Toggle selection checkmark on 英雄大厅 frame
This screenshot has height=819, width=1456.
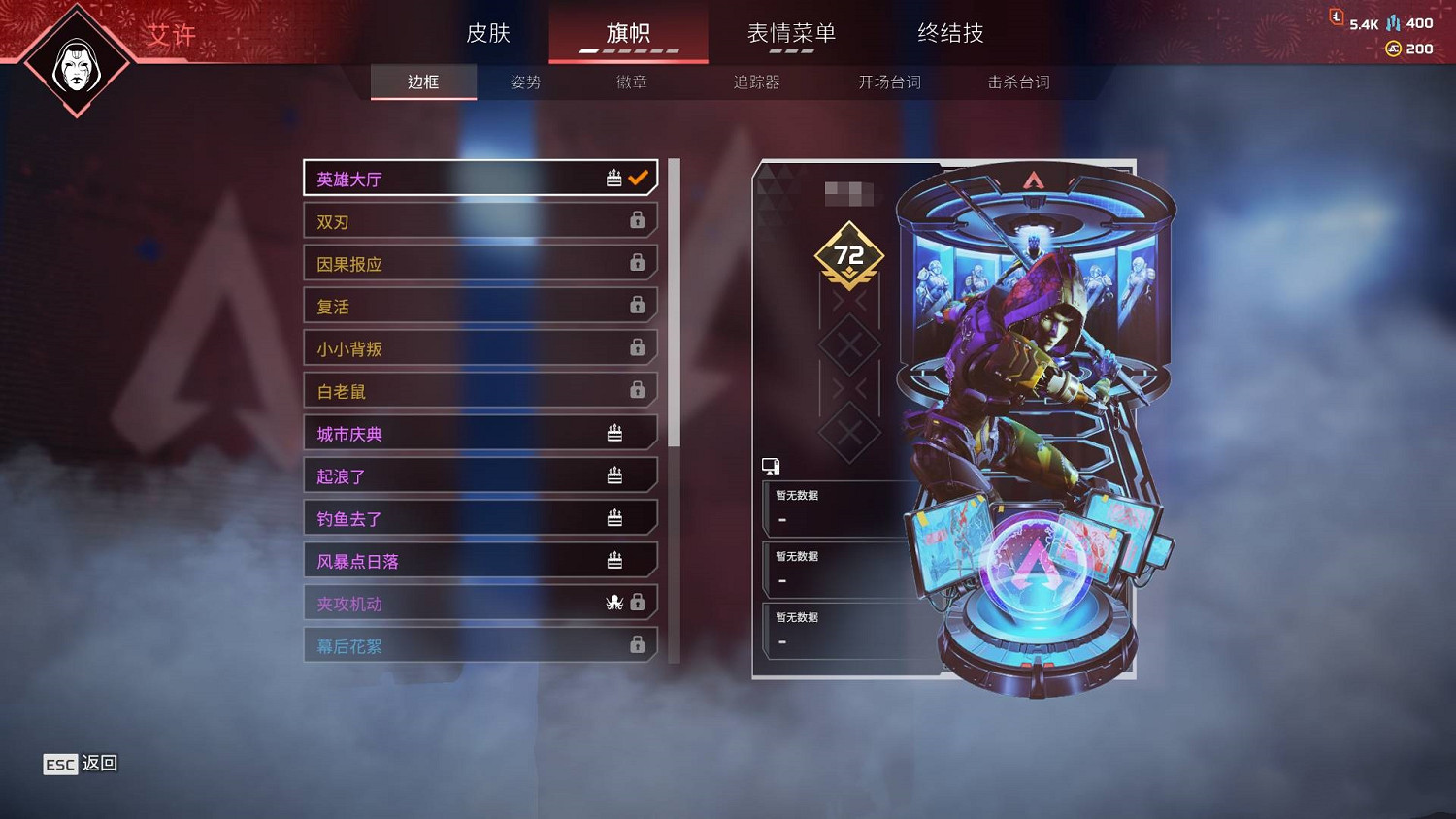[x=638, y=178]
